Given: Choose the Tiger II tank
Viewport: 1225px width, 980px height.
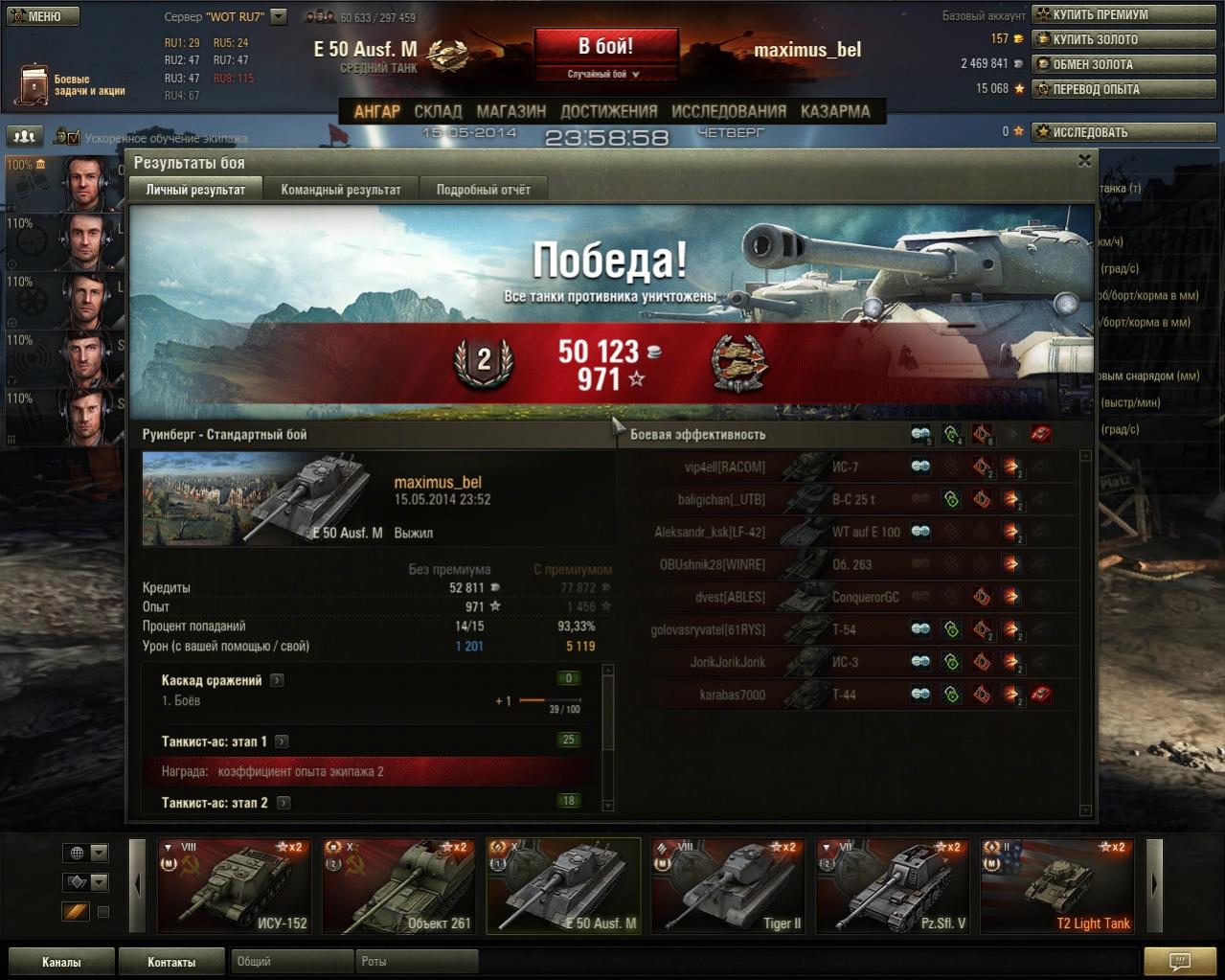Looking at the screenshot, I should point(728,886).
